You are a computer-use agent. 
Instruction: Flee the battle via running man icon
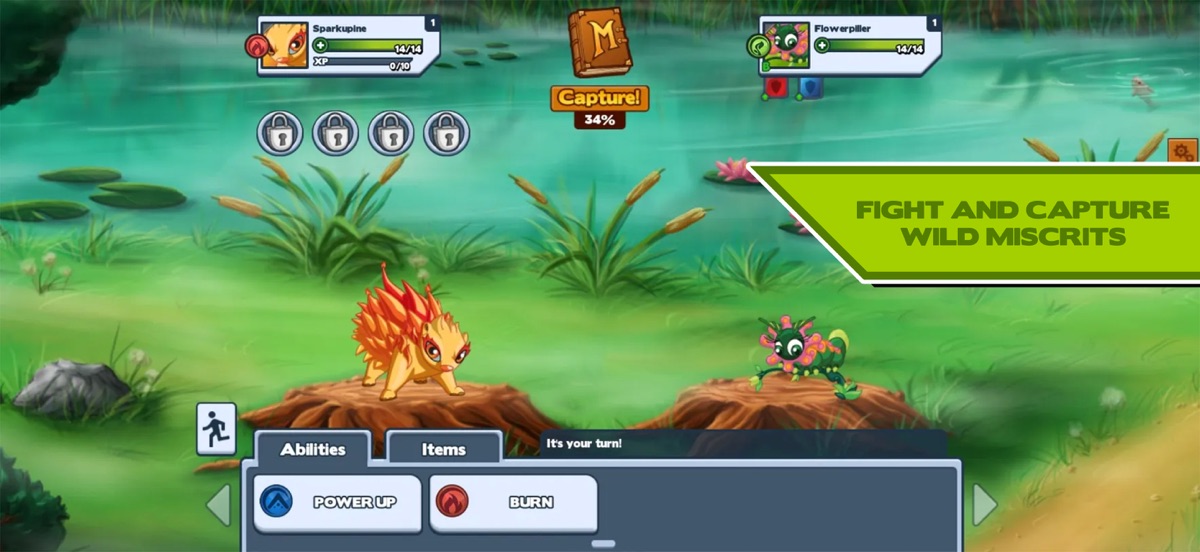pyautogui.click(x=216, y=429)
